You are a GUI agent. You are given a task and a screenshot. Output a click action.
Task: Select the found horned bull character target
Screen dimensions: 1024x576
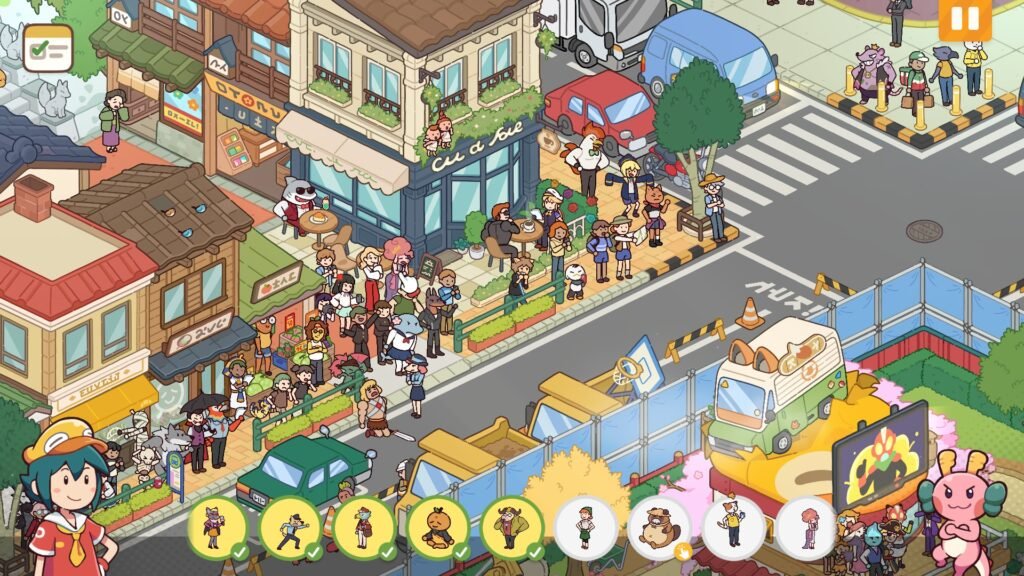click(512, 527)
